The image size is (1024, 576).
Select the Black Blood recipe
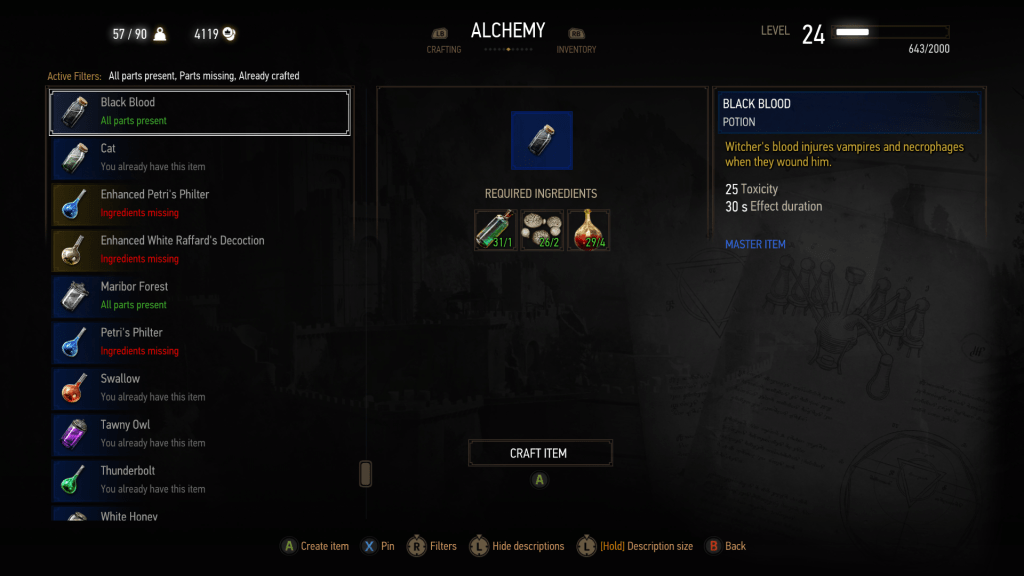click(x=200, y=112)
